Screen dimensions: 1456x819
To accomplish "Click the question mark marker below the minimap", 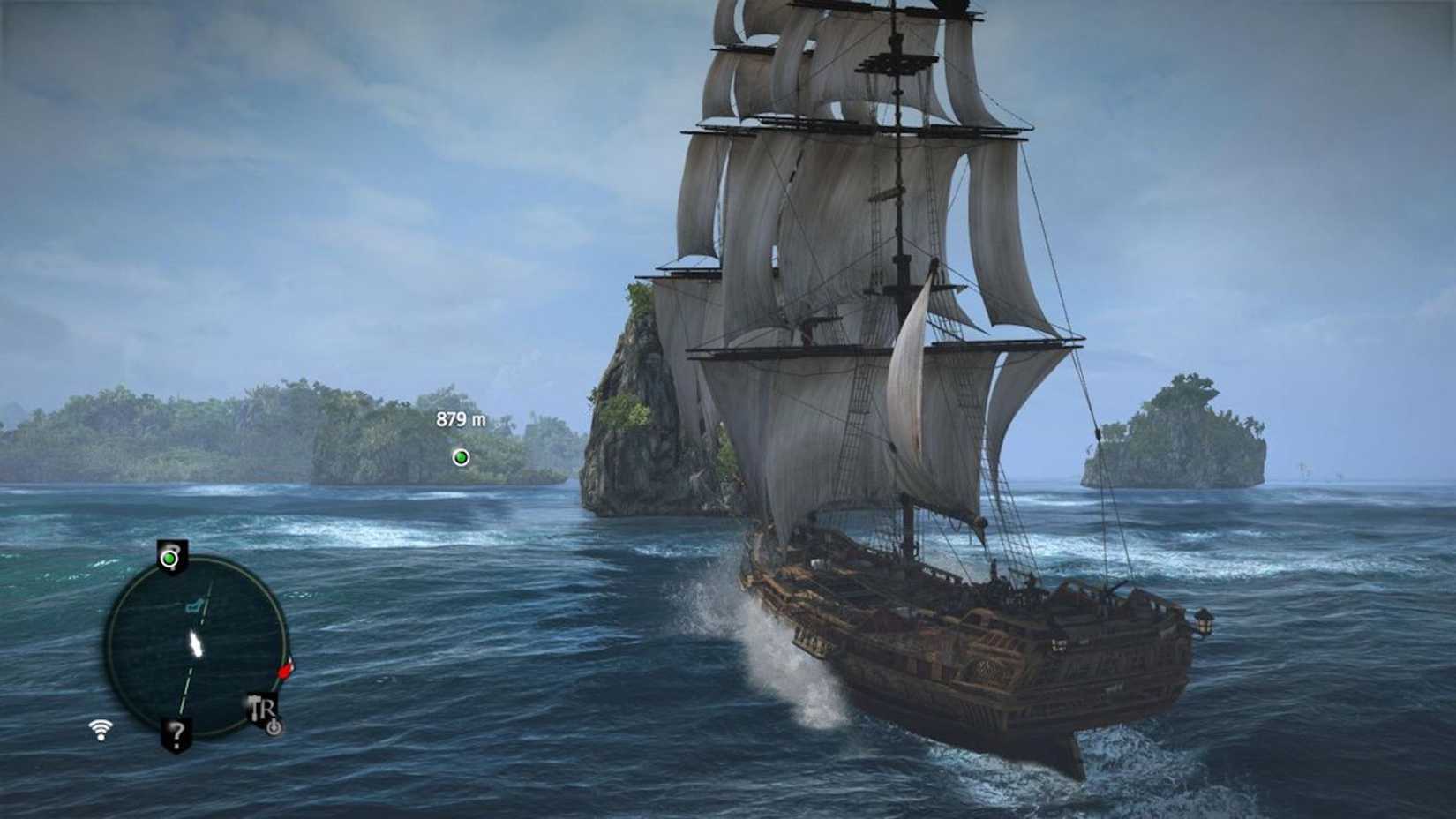I will pos(176,734).
